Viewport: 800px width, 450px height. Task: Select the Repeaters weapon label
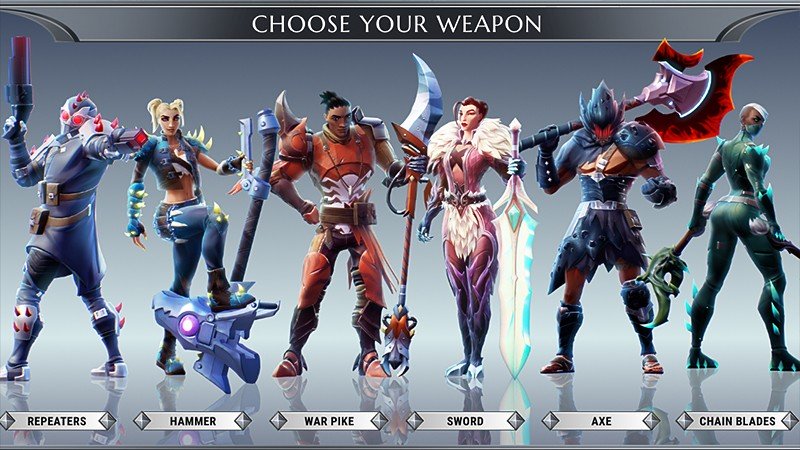click(56, 421)
